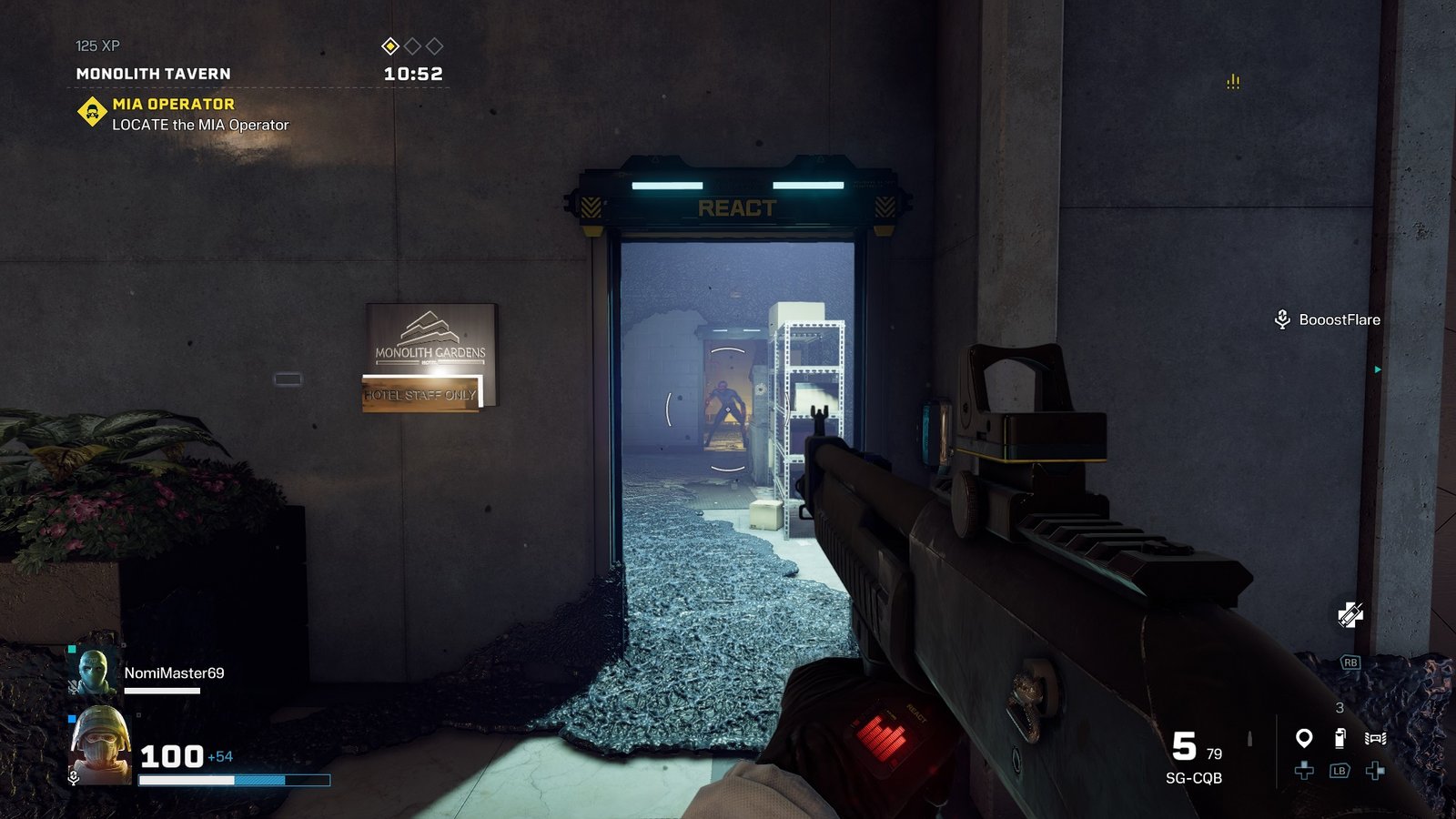Click BooostFlare's voice chat indicator
This screenshot has width=1456, height=819.
click(x=1282, y=319)
